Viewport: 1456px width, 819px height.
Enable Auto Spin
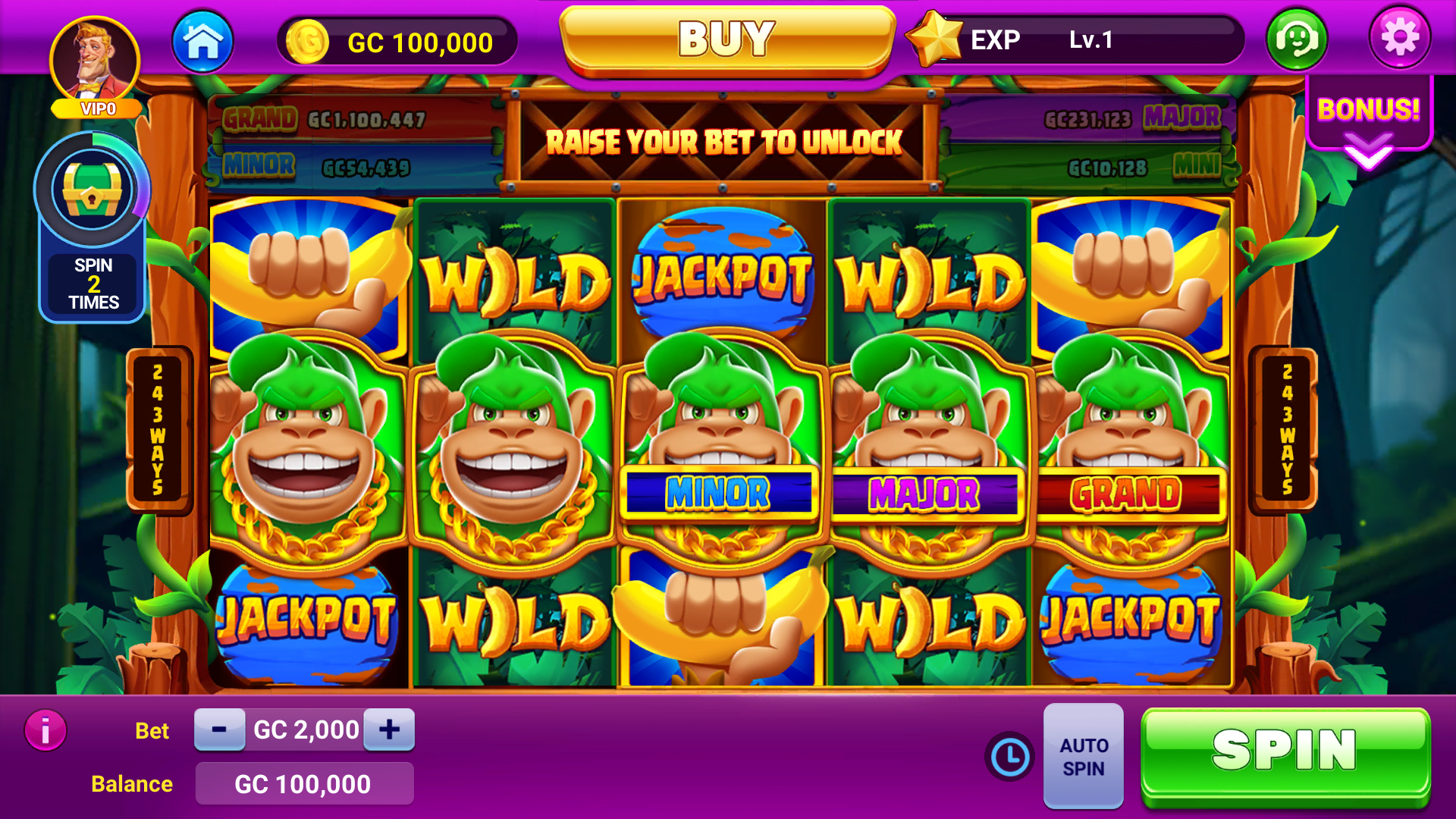point(1084,756)
